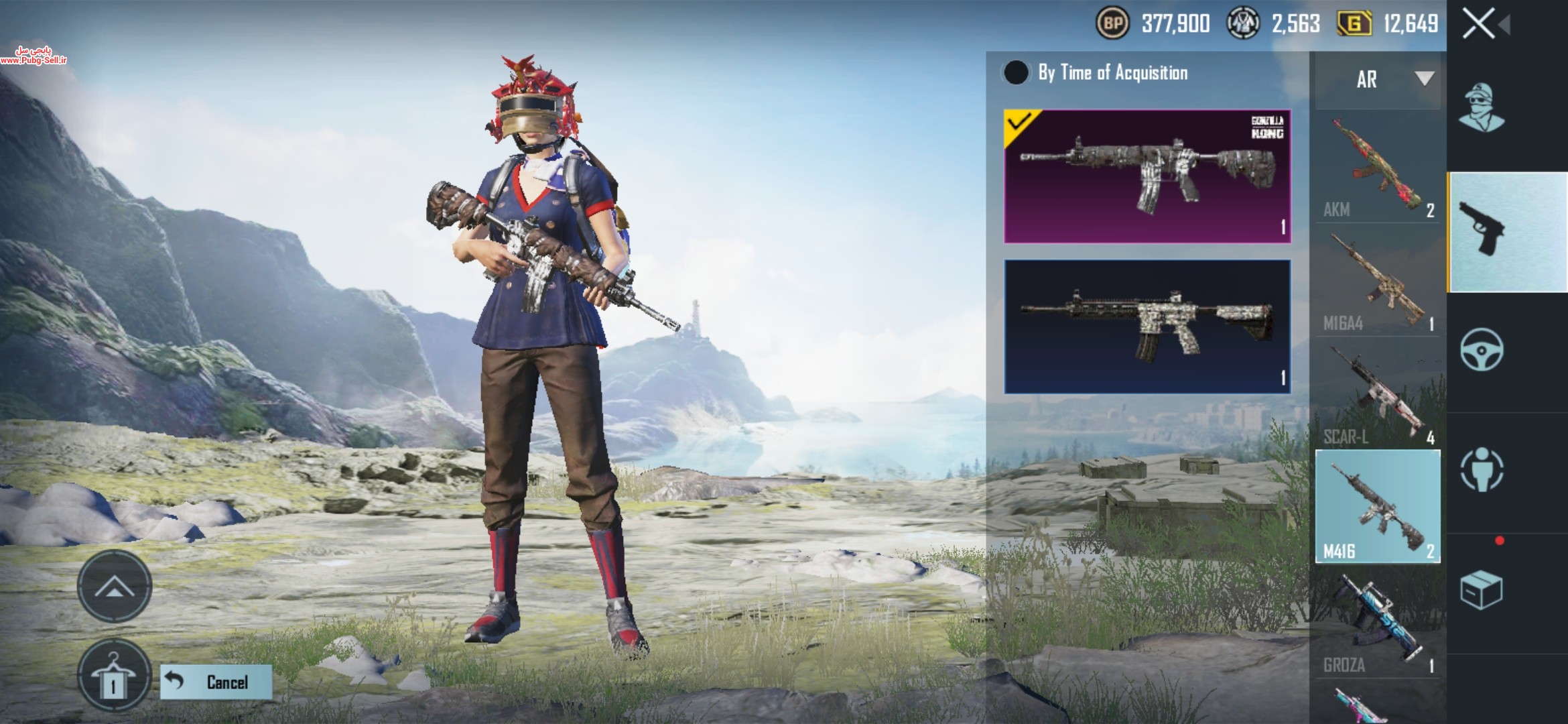Open the steering wheel vehicle category
Screen dimensions: 1568x724
point(1482,350)
